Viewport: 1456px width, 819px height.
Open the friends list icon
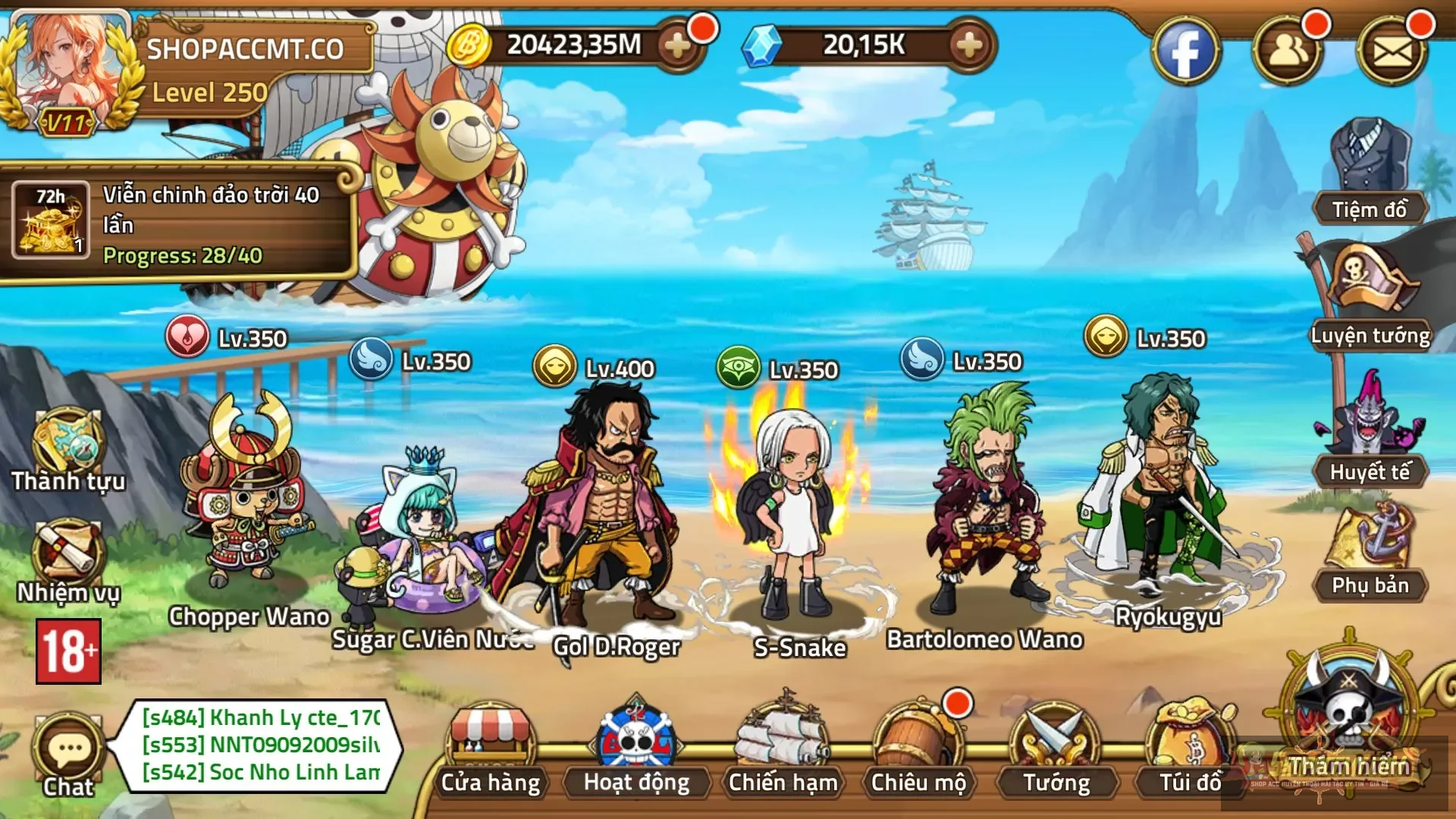(x=1287, y=52)
